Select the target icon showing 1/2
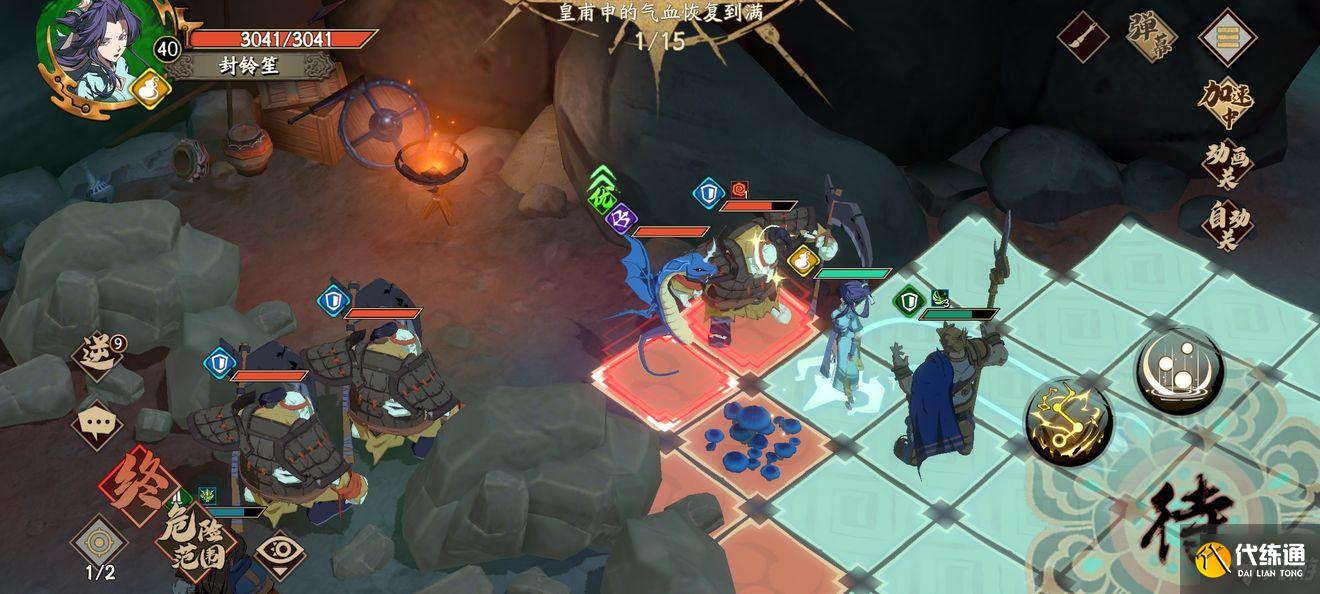Image resolution: width=1320 pixels, height=594 pixels. click(98, 542)
